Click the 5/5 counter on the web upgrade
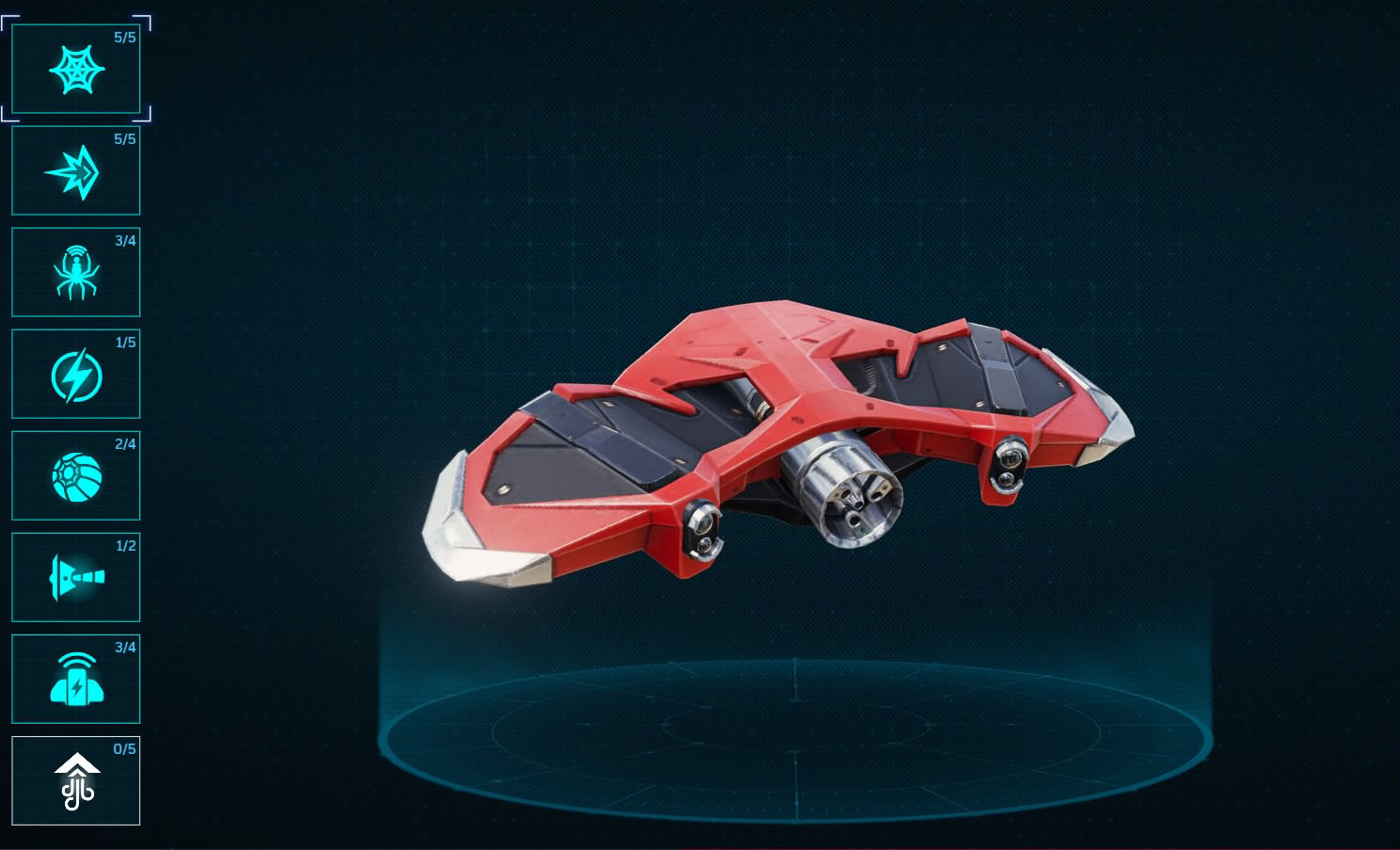1400x850 pixels. [122, 38]
